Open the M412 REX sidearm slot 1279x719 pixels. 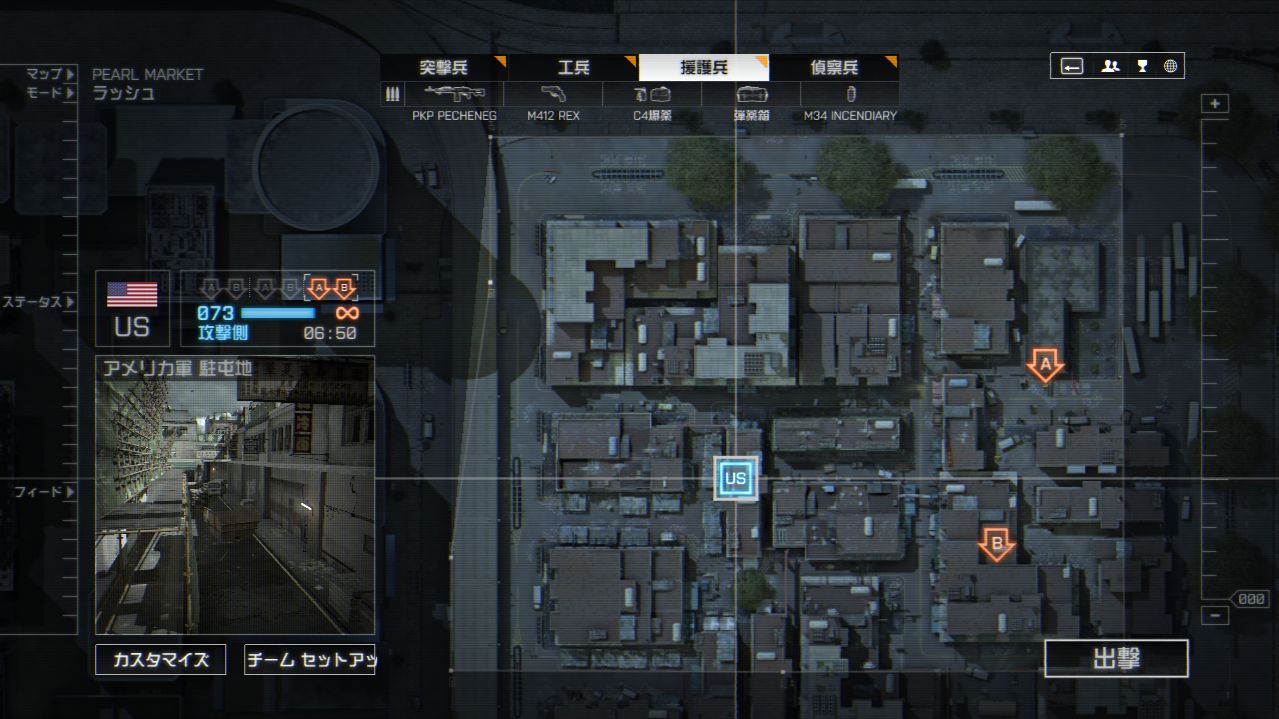tap(553, 95)
